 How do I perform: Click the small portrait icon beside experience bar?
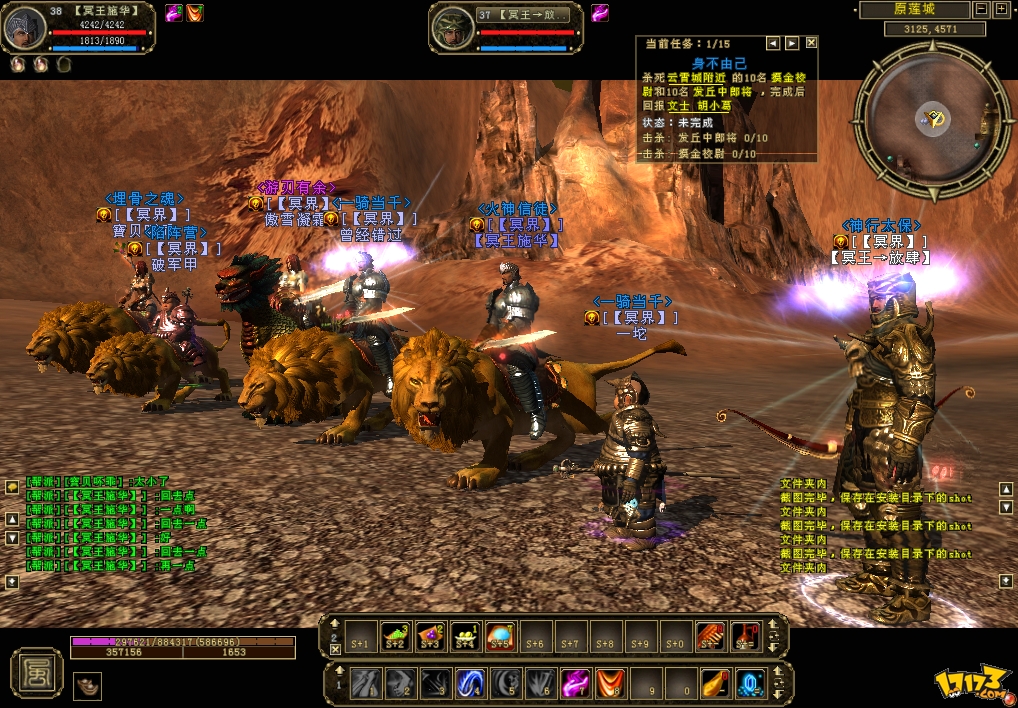(87, 686)
